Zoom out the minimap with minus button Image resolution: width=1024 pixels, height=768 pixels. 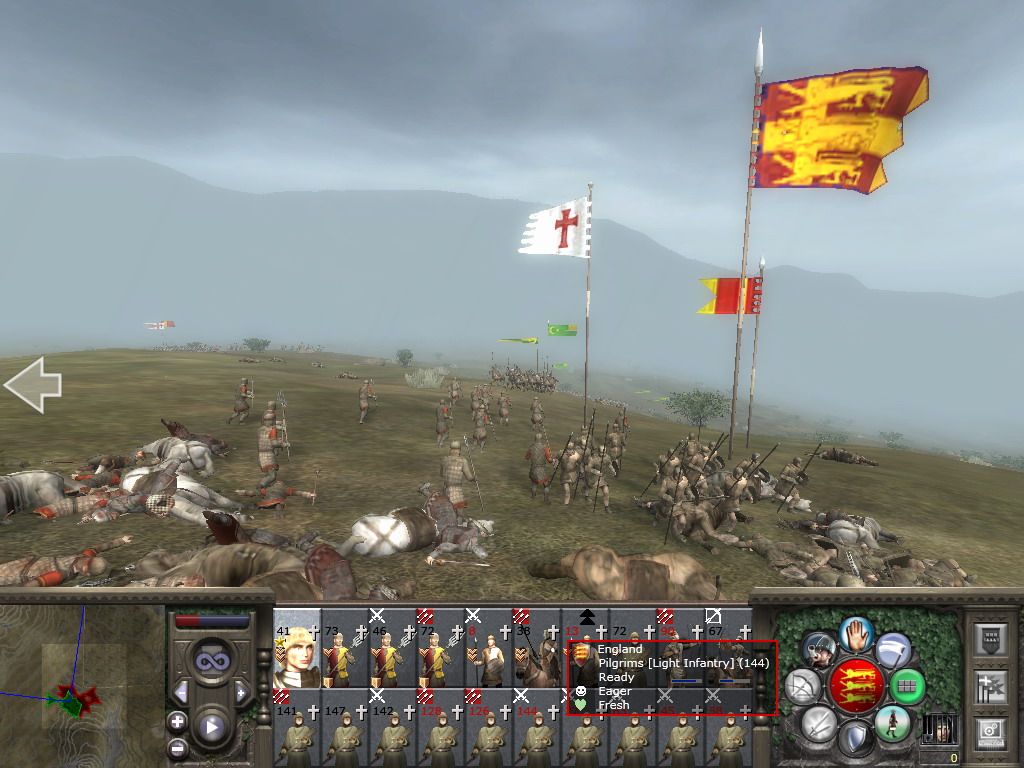(x=177, y=747)
